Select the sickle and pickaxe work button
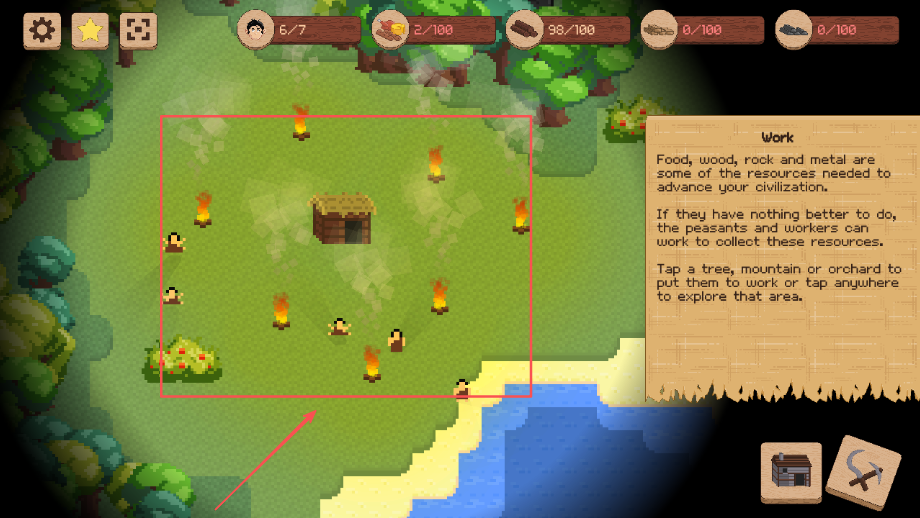Screen dimensions: 920x518 864,471
